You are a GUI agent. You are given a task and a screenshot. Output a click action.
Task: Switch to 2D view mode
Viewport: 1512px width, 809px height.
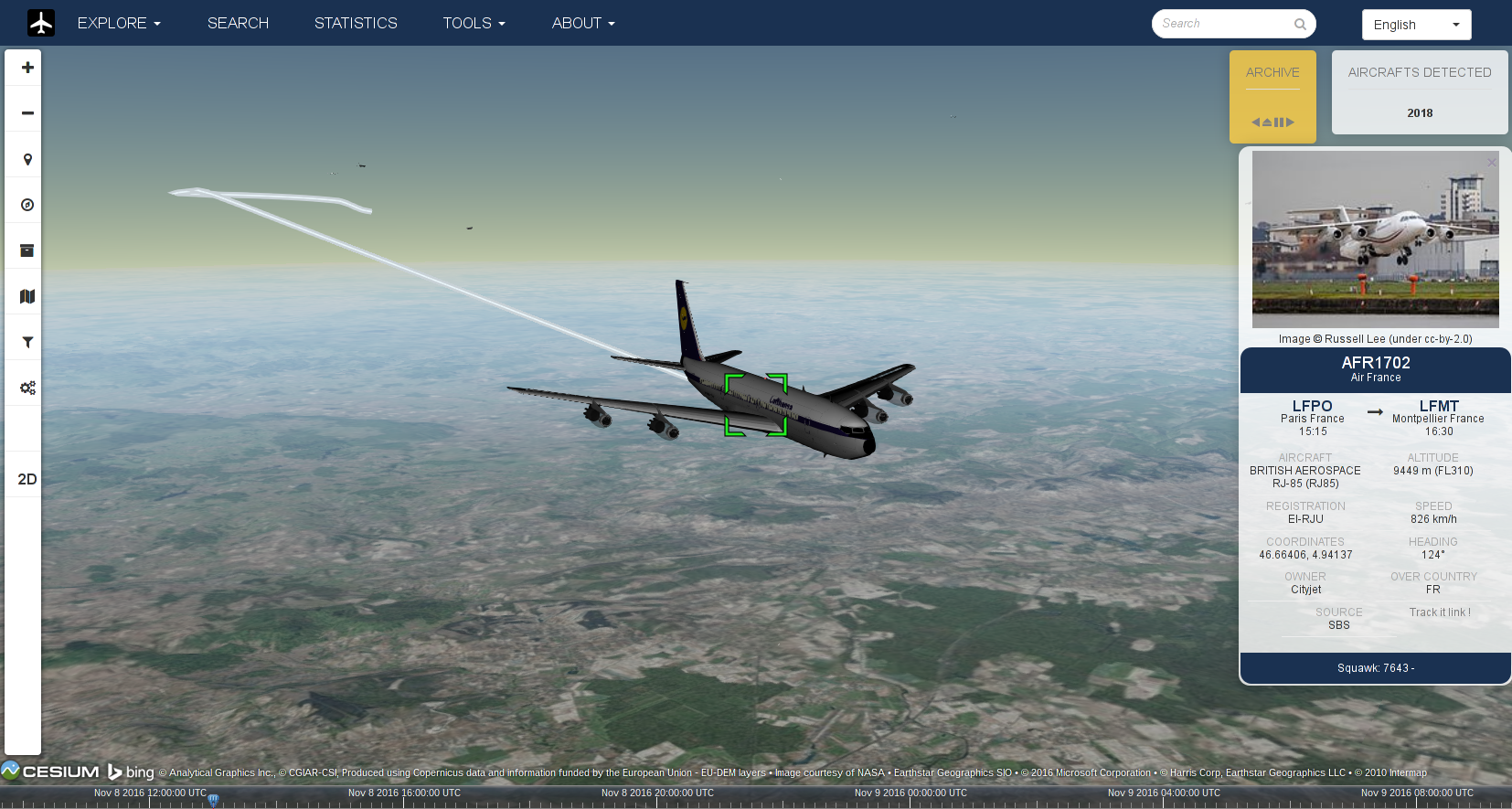click(x=27, y=478)
